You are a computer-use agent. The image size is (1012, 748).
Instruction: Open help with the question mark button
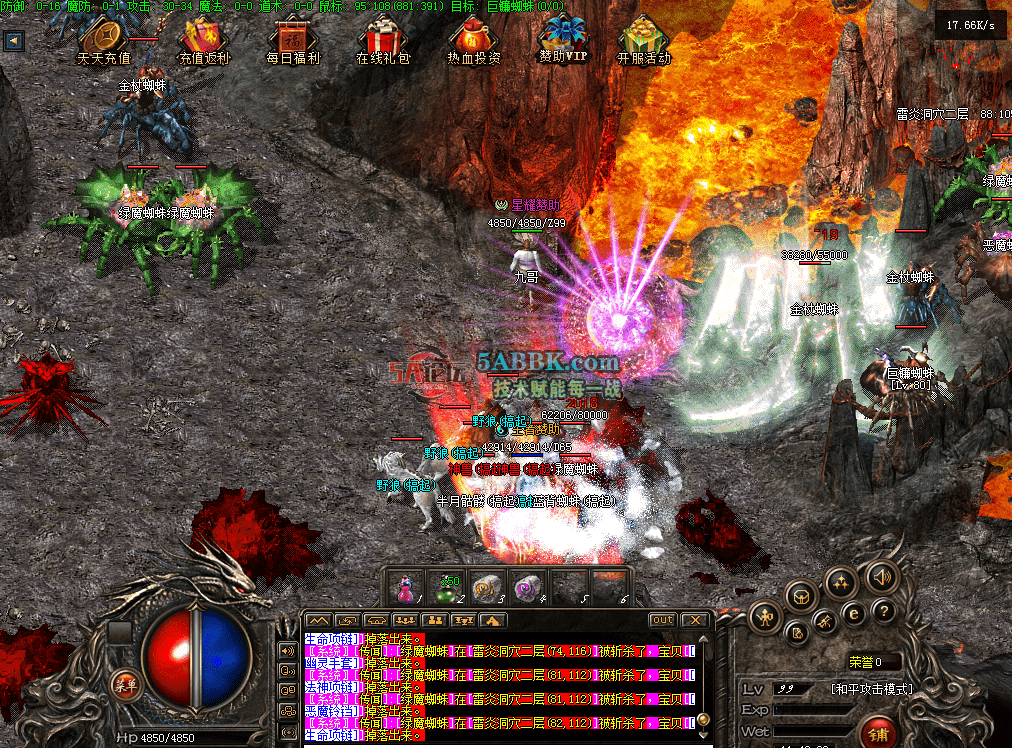(x=882, y=612)
